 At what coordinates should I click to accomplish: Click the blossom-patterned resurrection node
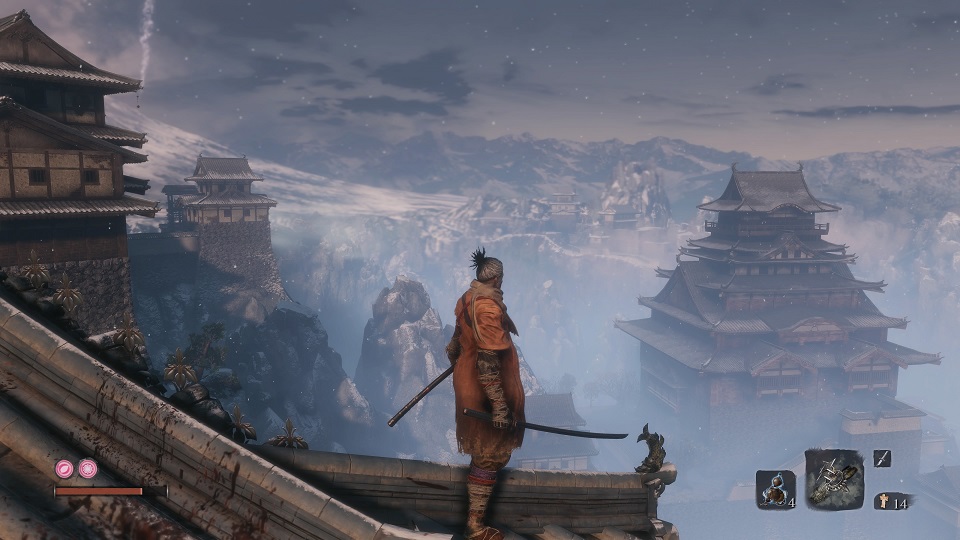coord(88,468)
